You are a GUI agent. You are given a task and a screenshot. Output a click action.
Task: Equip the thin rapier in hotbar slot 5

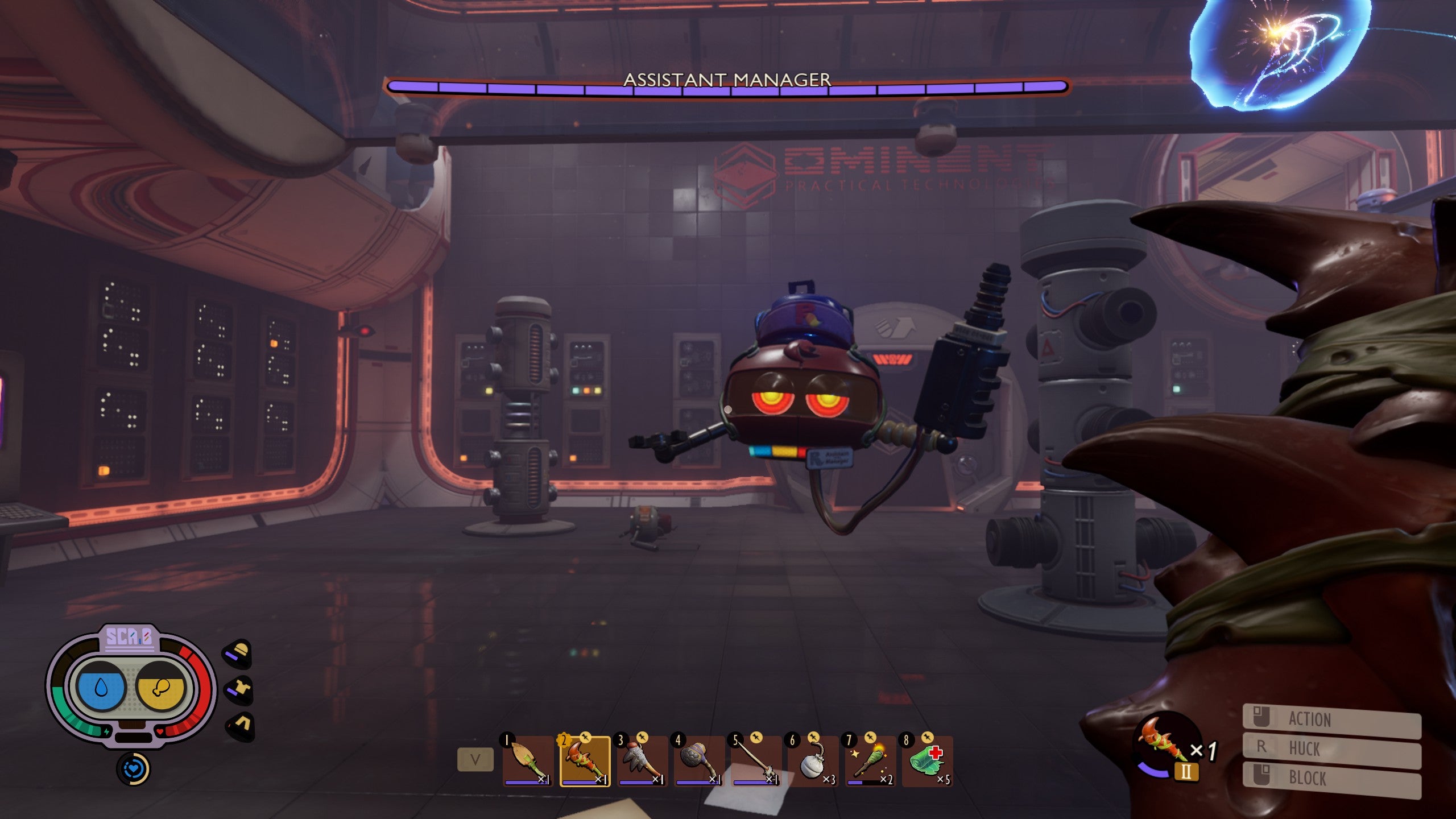[756, 761]
